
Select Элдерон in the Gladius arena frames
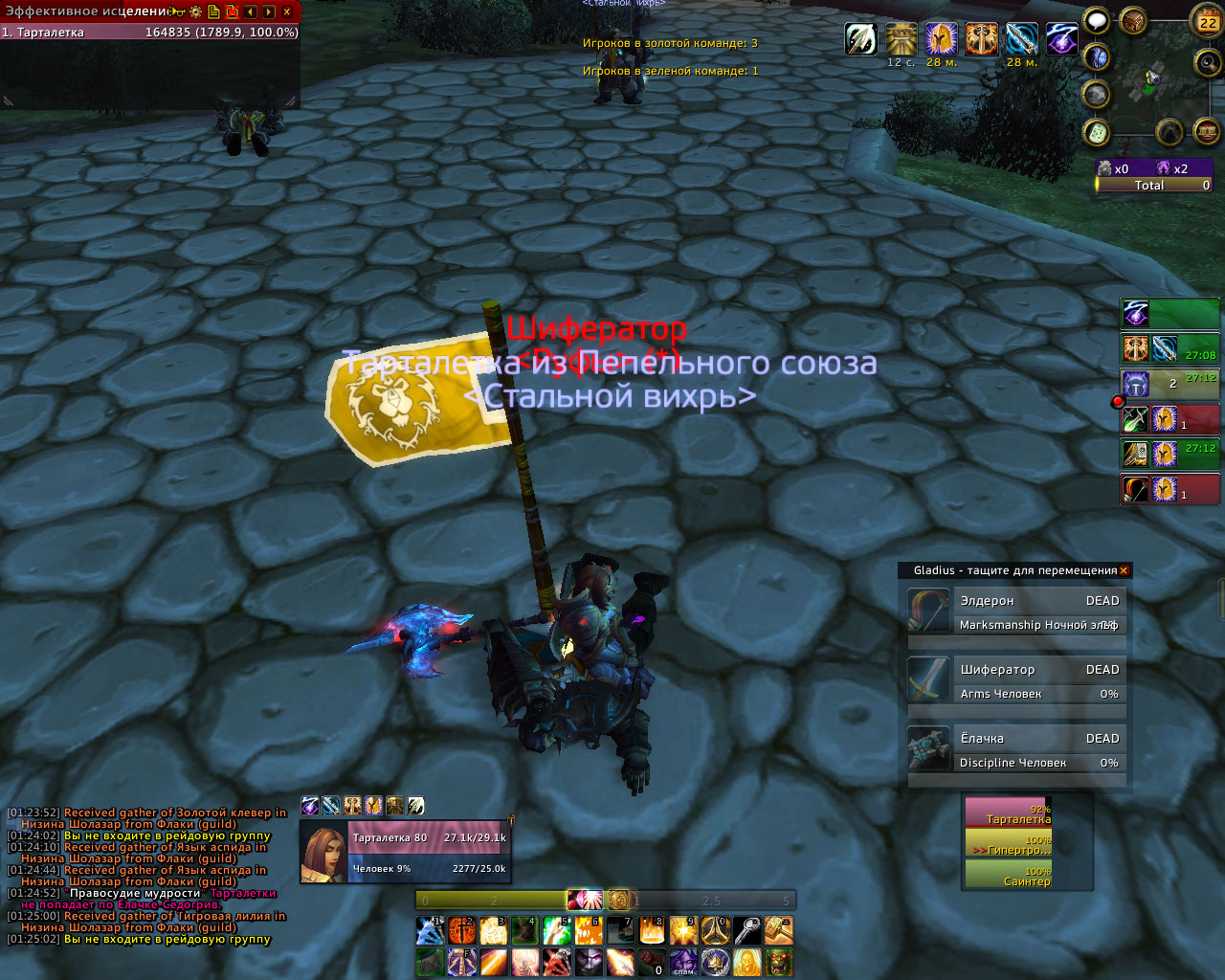1015,612
